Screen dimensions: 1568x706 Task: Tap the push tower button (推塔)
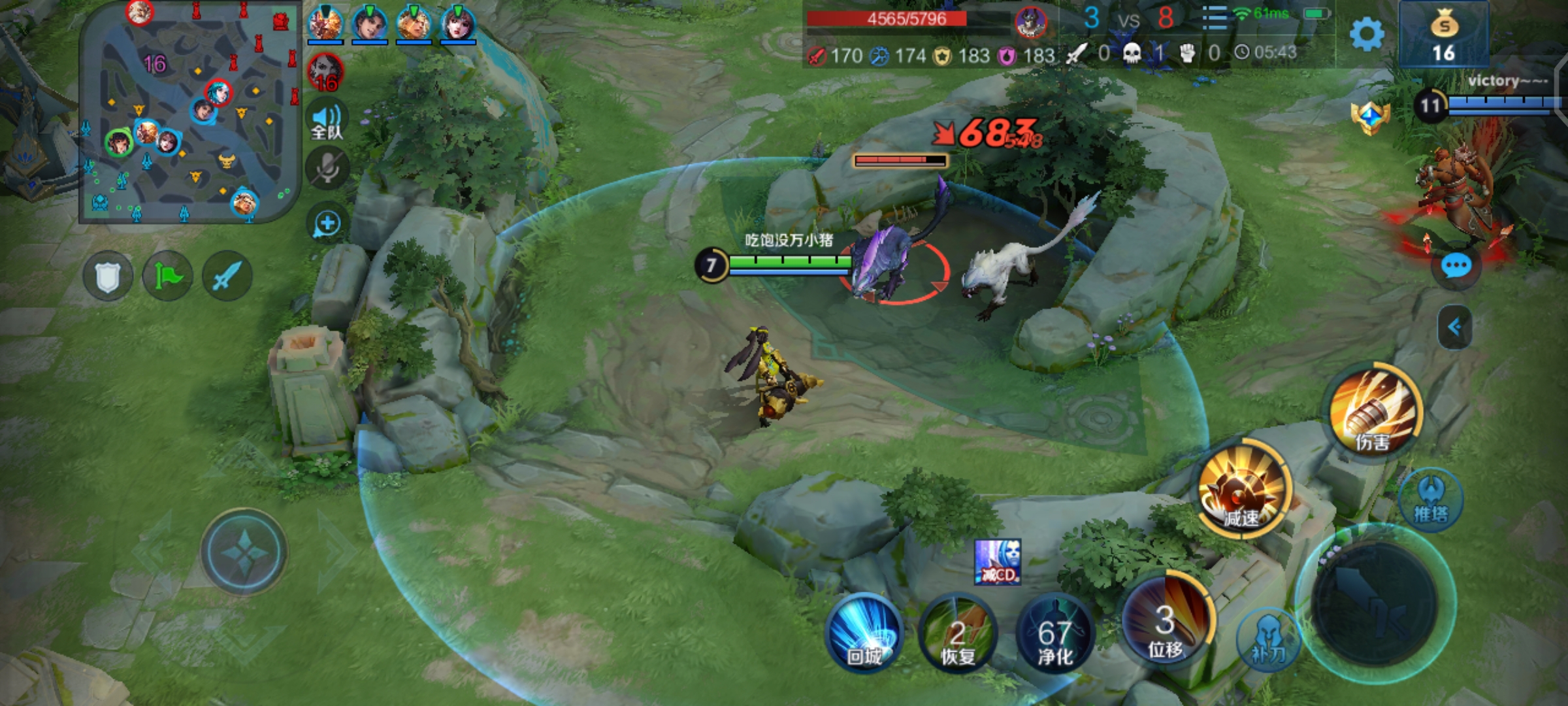(1431, 500)
